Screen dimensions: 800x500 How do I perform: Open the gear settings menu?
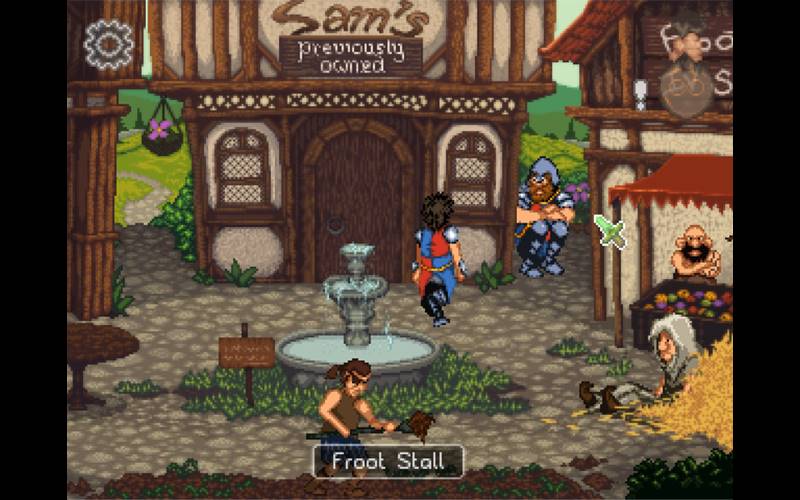[x=108, y=44]
